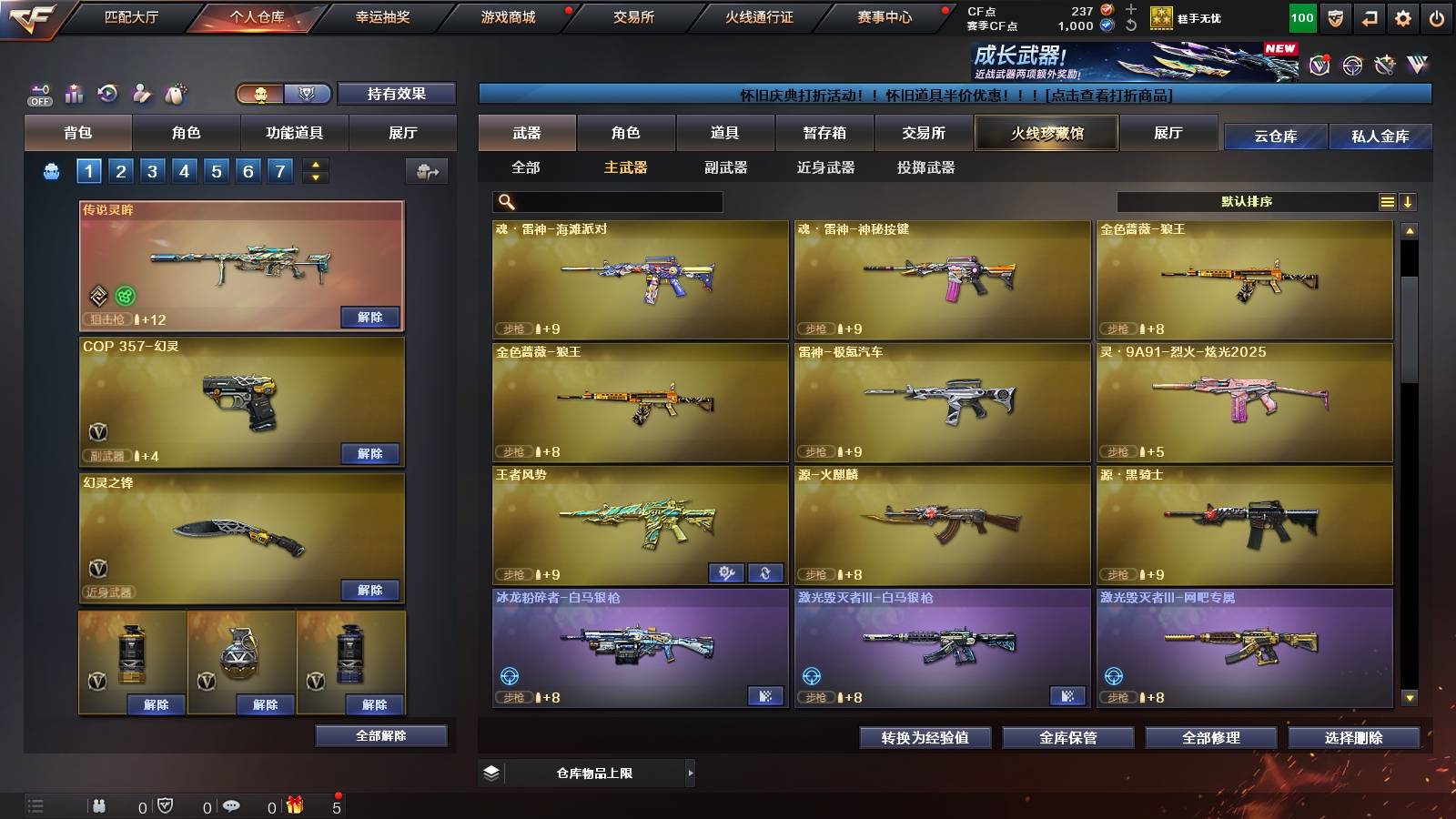Open the ranking statistics icon in left toolbar

pyautogui.click(x=74, y=91)
